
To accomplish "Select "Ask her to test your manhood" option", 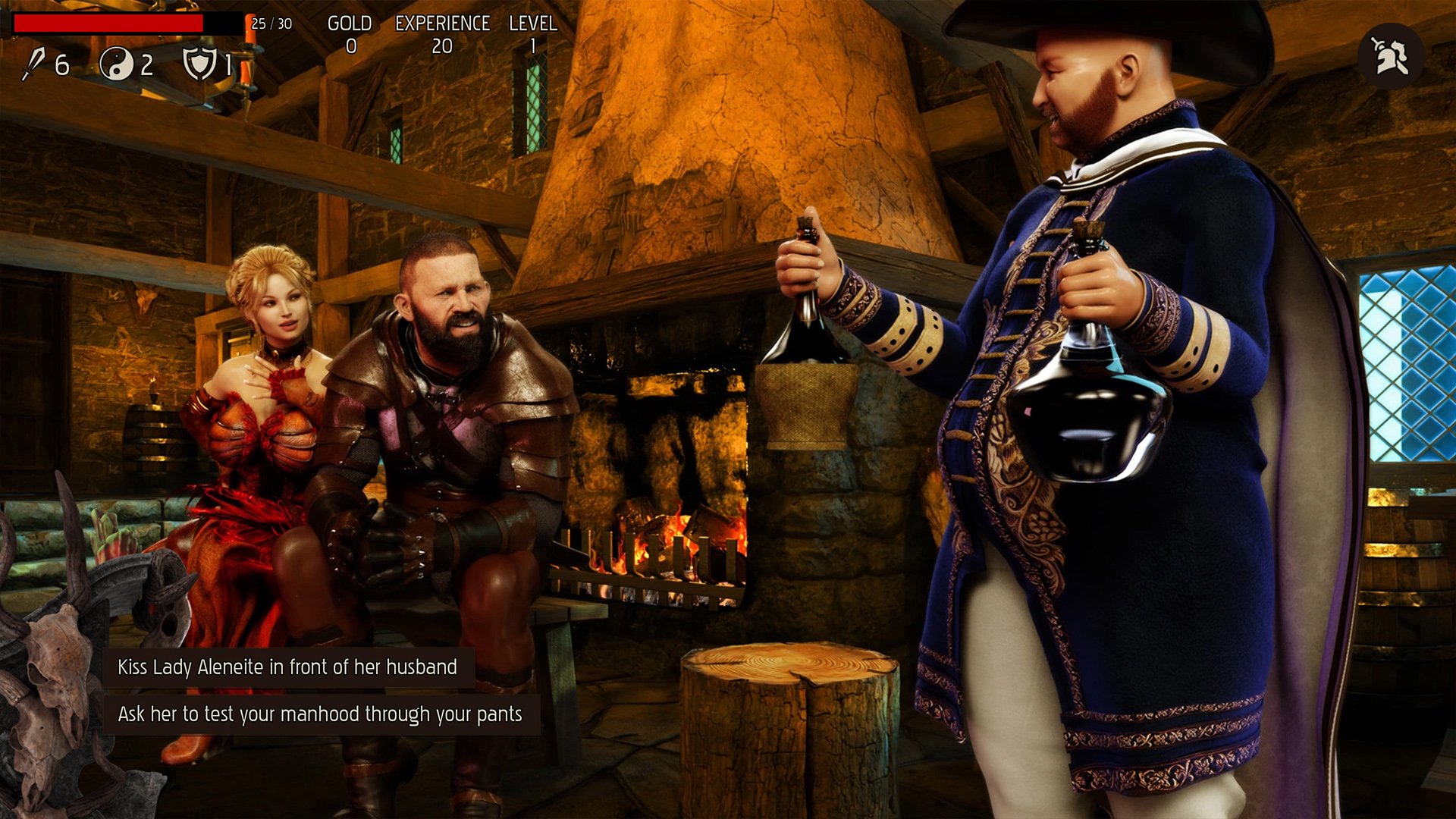I will [320, 714].
